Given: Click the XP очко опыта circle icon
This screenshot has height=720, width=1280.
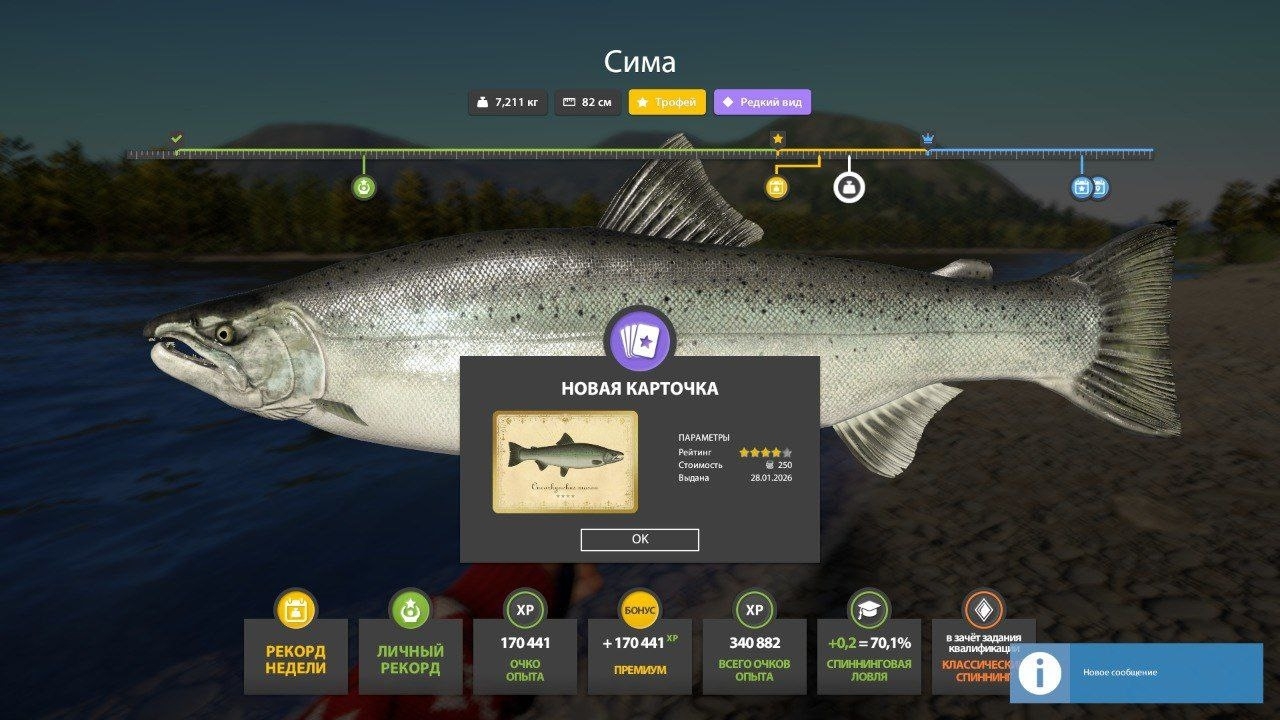Looking at the screenshot, I should click(524, 611).
